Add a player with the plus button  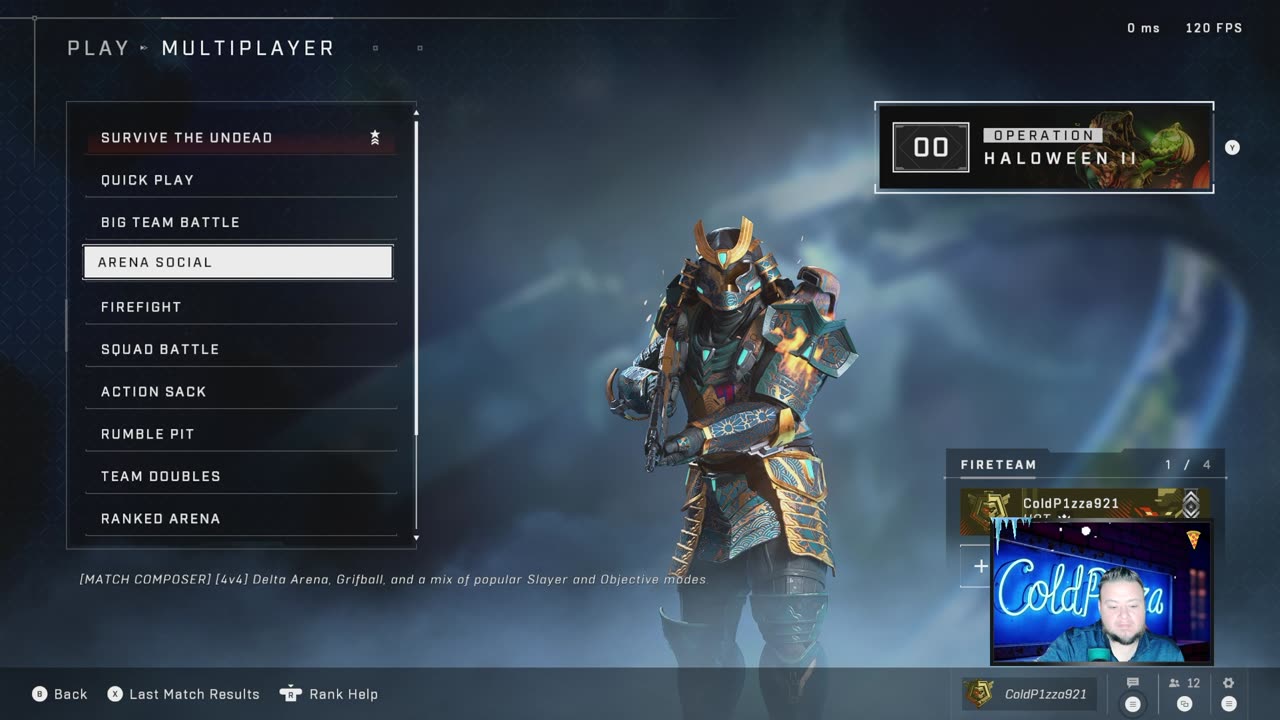point(980,566)
